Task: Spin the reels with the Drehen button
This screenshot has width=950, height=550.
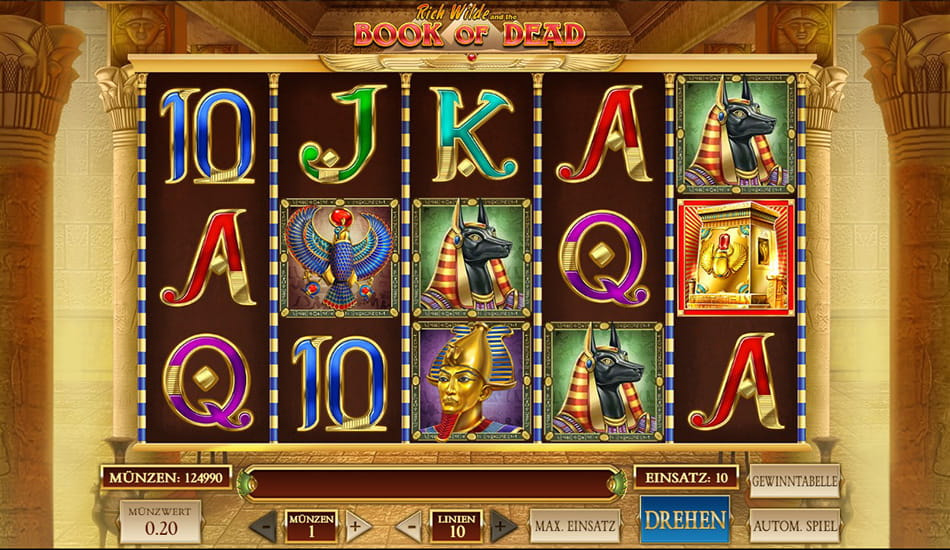Action: coord(685,520)
